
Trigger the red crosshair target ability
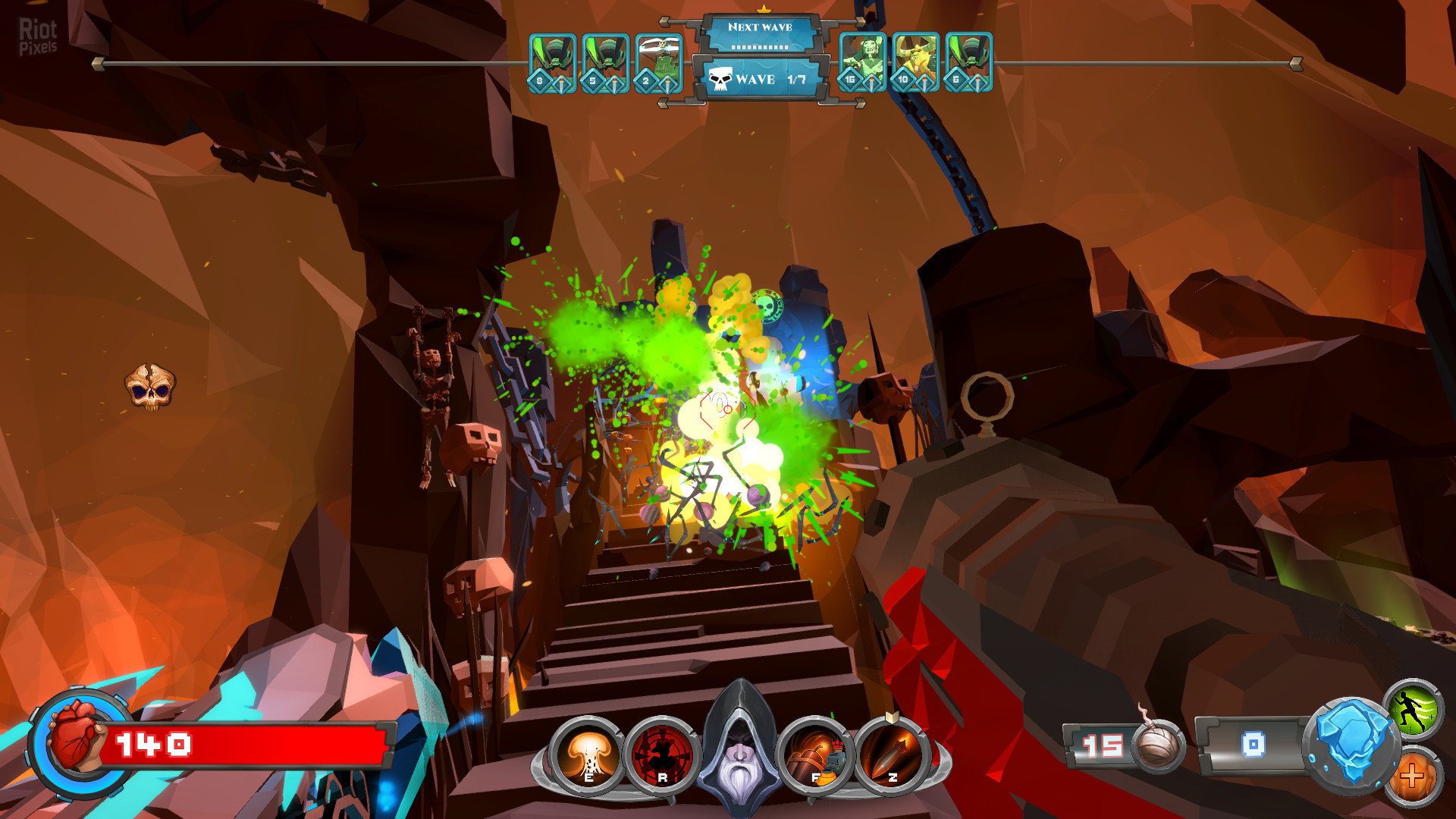point(661,754)
